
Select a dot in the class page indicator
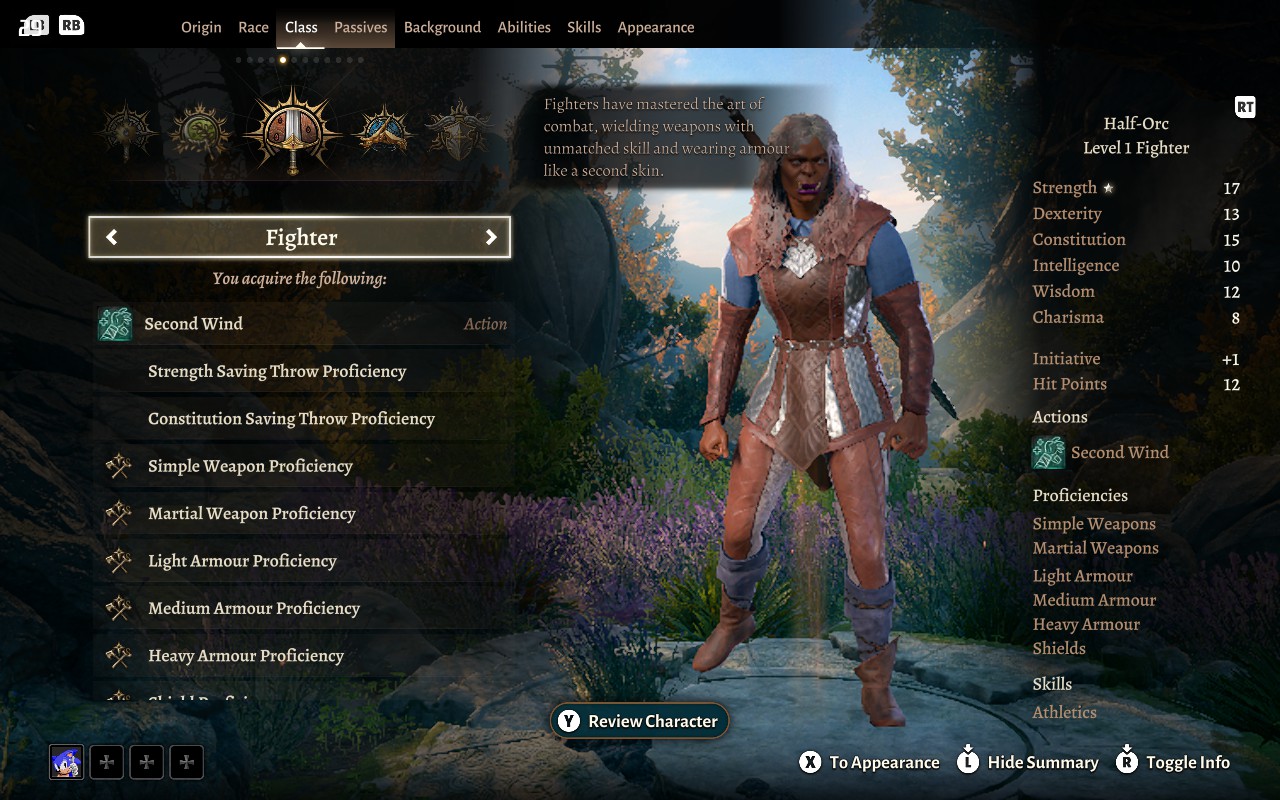click(283, 60)
